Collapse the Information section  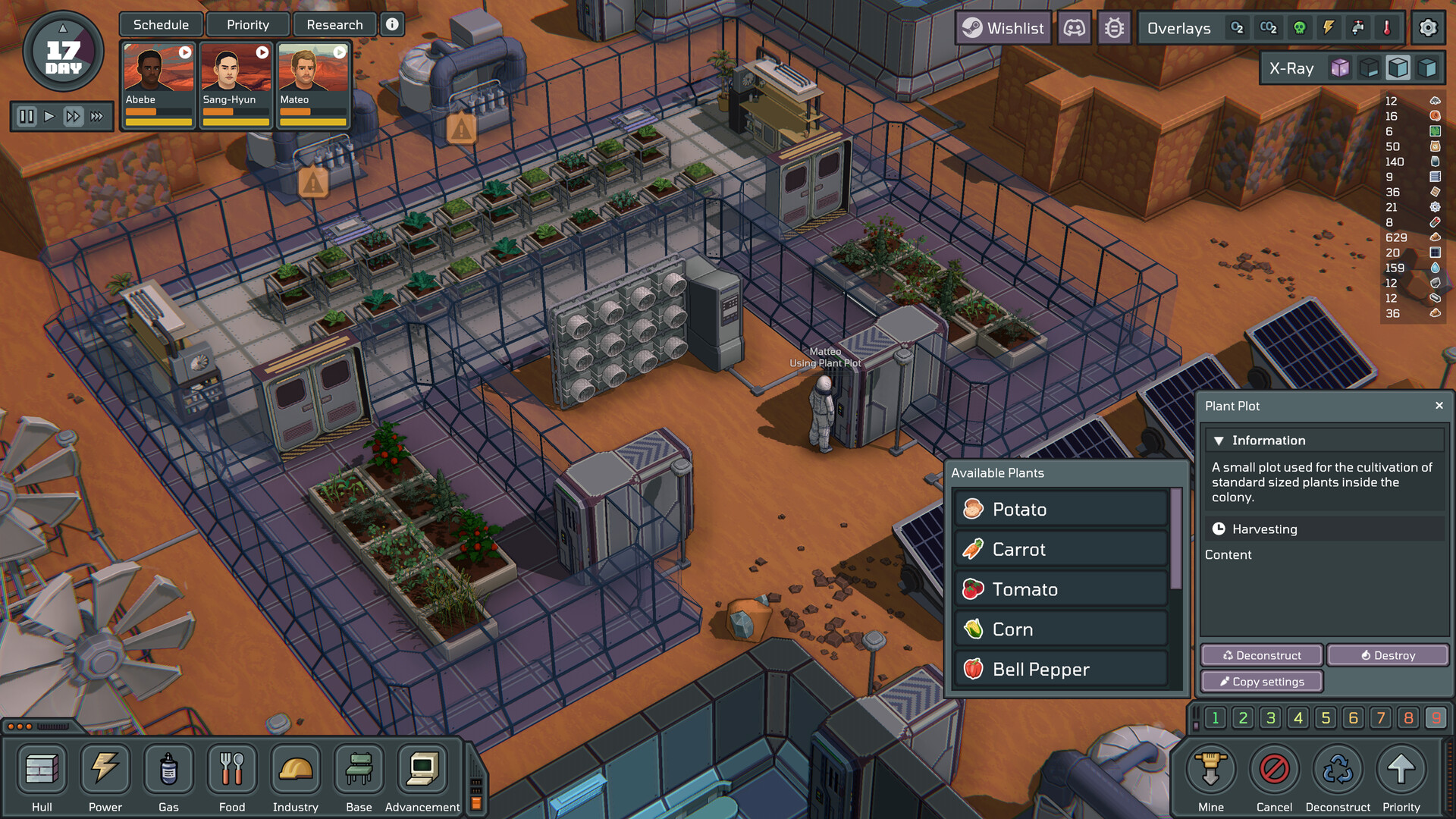(1219, 441)
